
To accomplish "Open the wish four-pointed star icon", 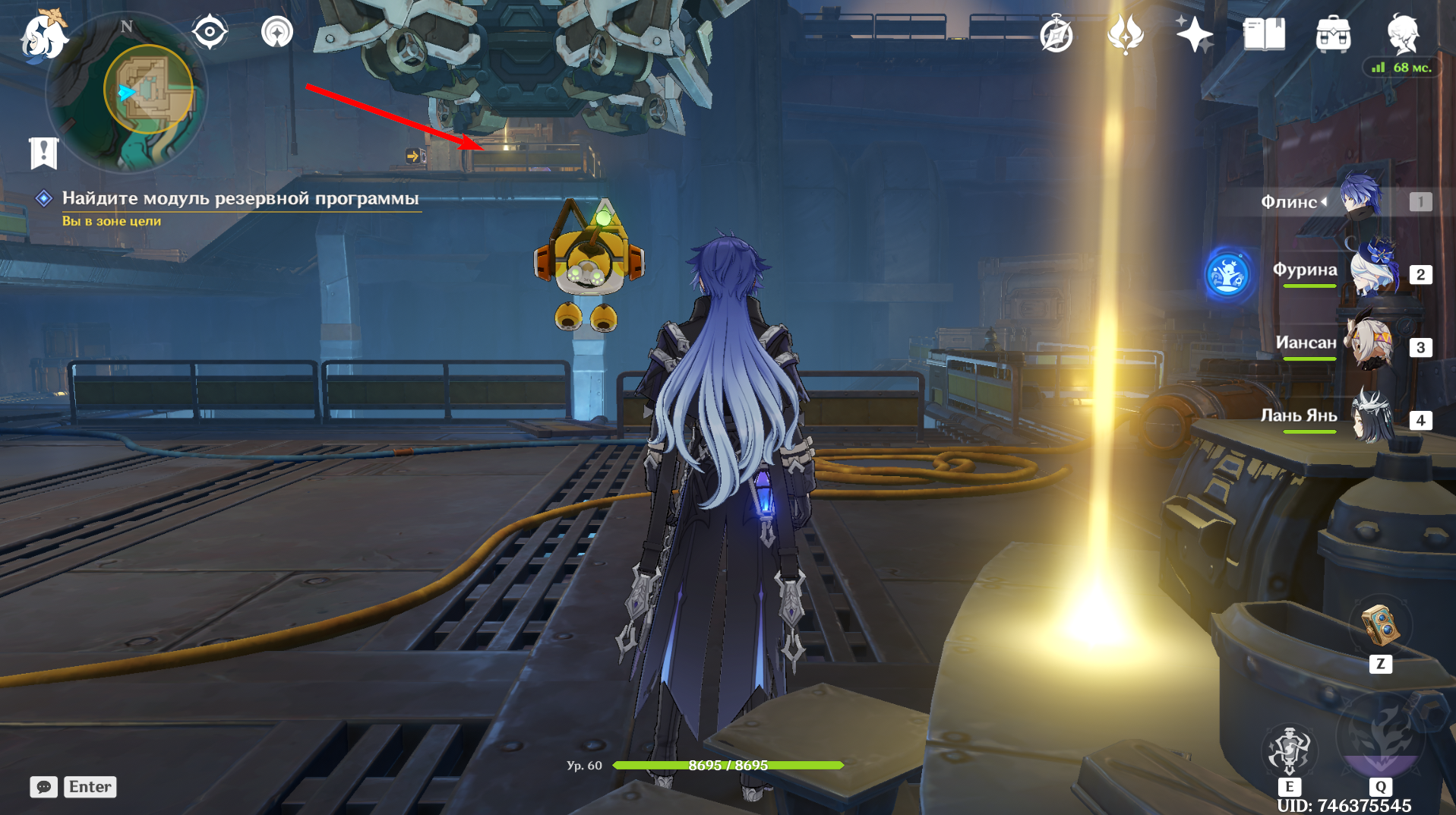I will tap(1193, 35).
